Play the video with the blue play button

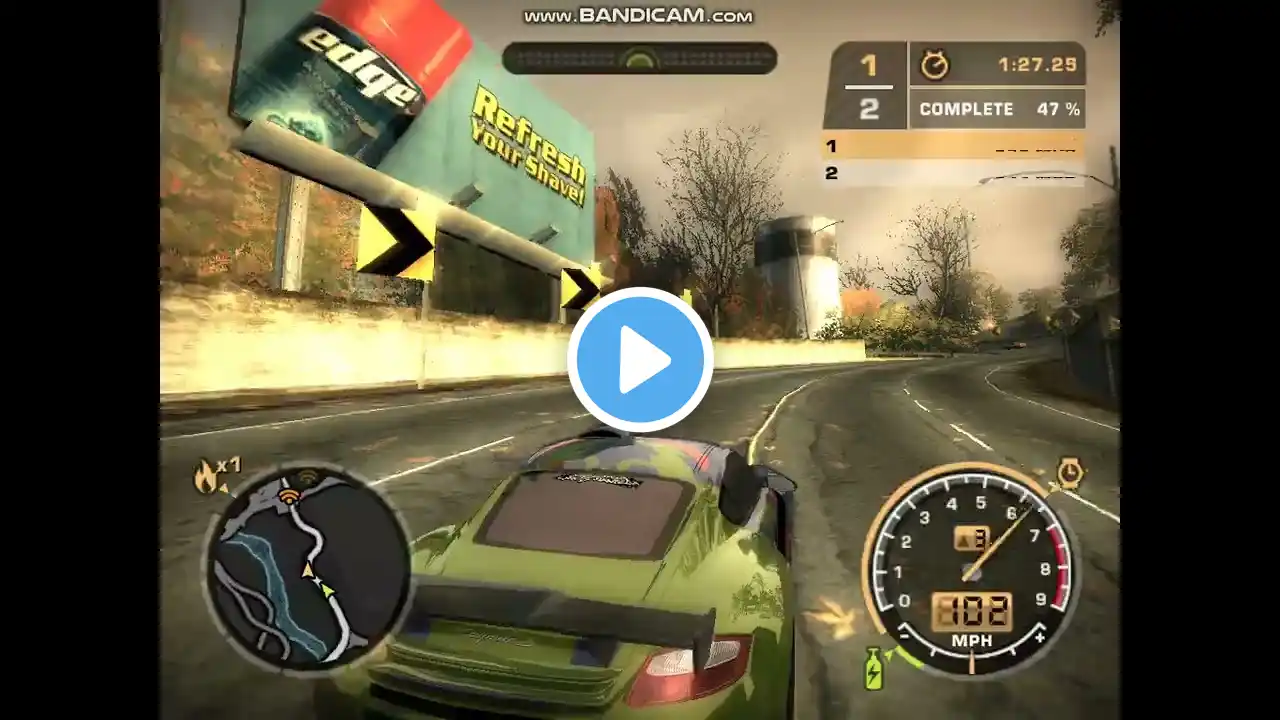click(640, 360)
